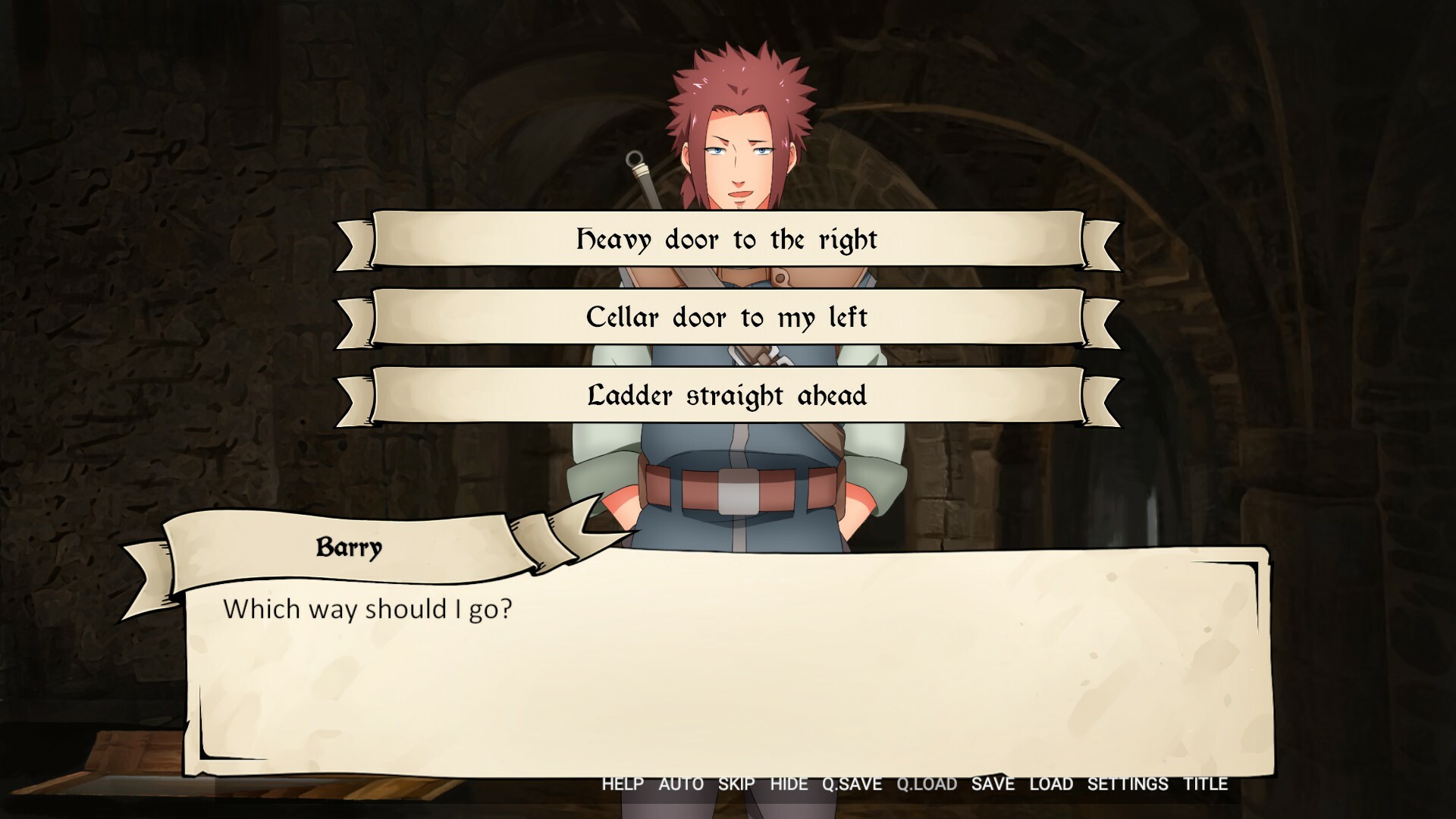Screen dimensions: 1456x819
Task: Open the LOAD game screen
Action: point(1050,785)
